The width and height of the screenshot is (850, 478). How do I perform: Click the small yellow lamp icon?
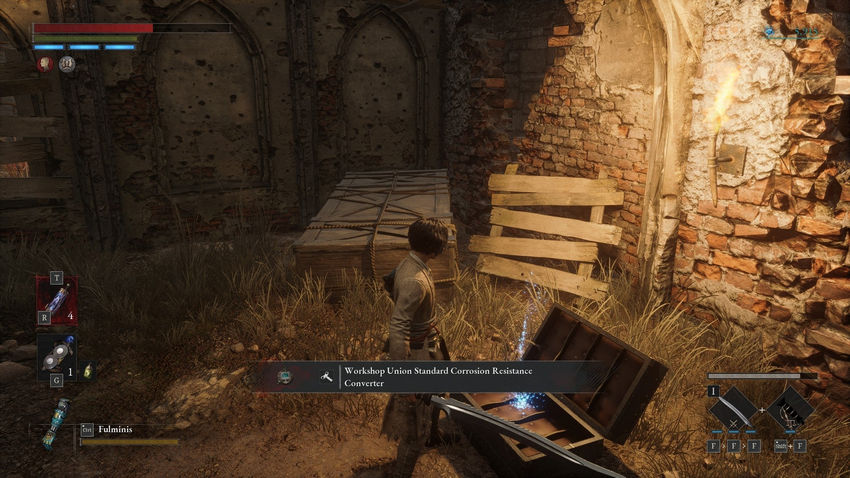[x=87, y=370]
